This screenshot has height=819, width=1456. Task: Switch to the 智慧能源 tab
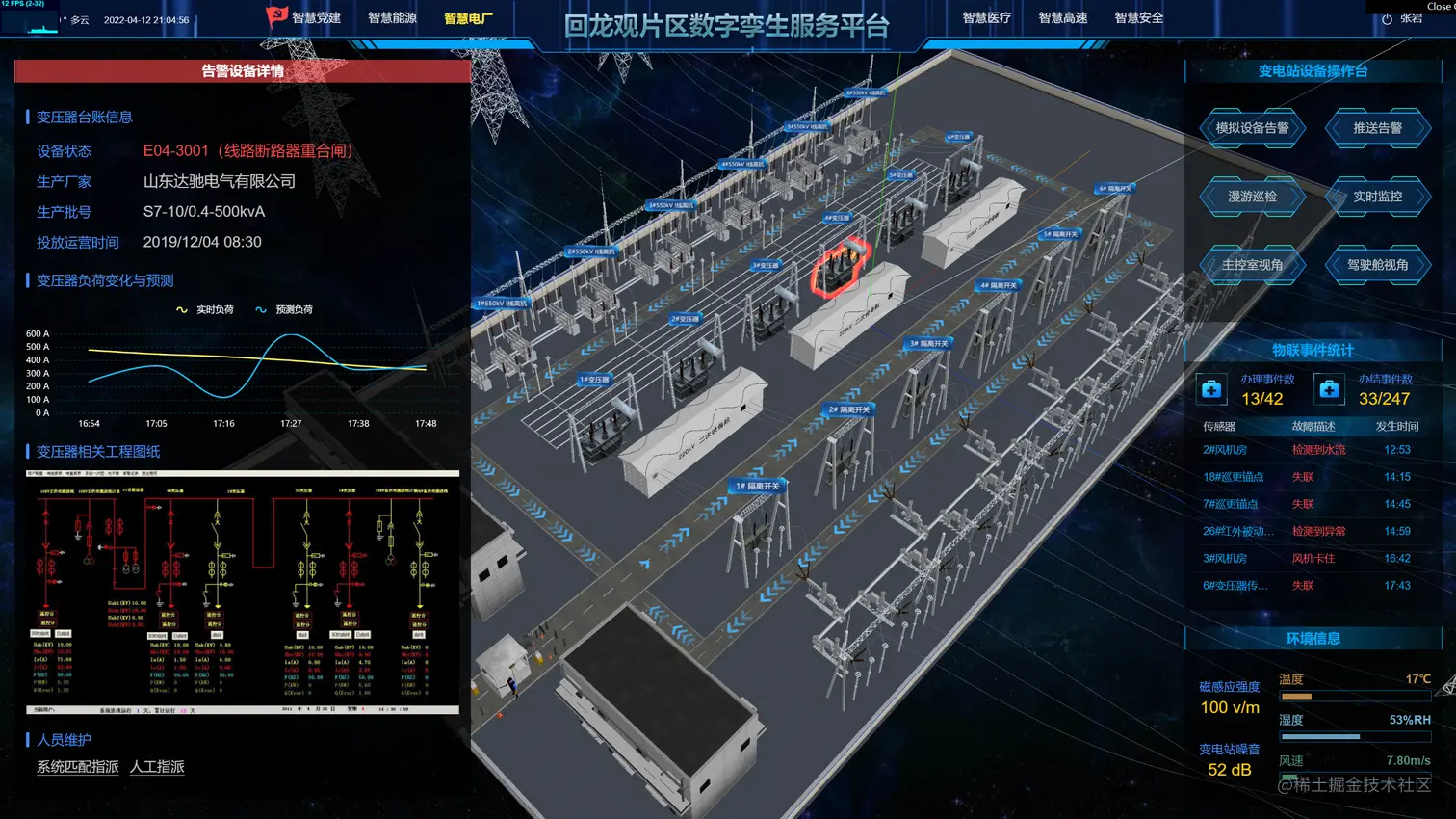[390, 16]
